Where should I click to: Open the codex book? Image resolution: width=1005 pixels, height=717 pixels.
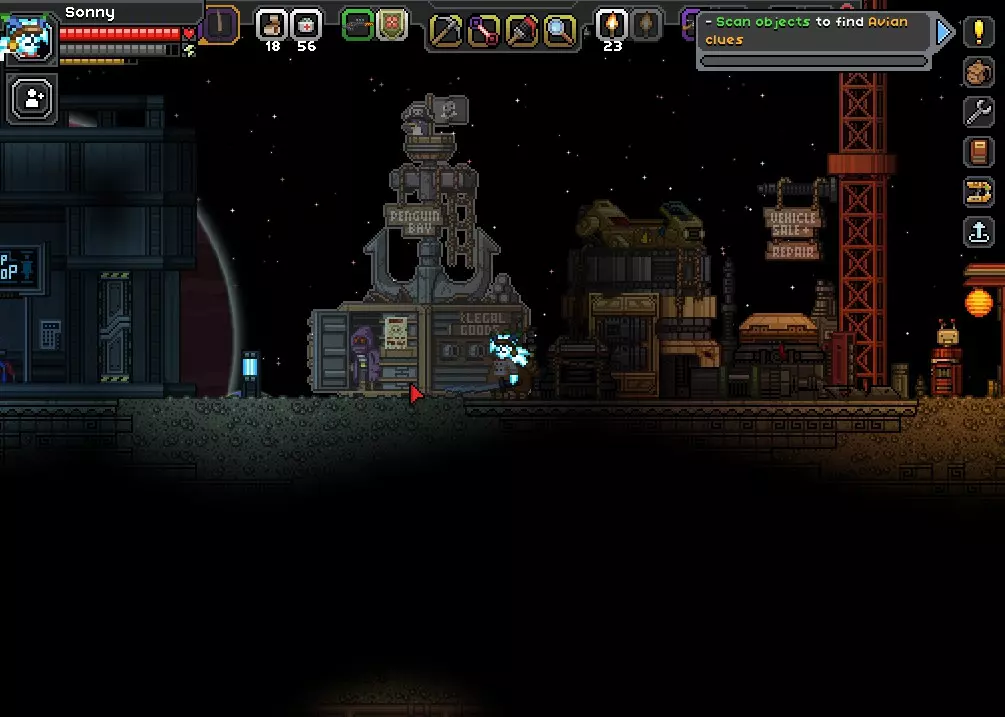pyautogui.click(x=978, y=152)
